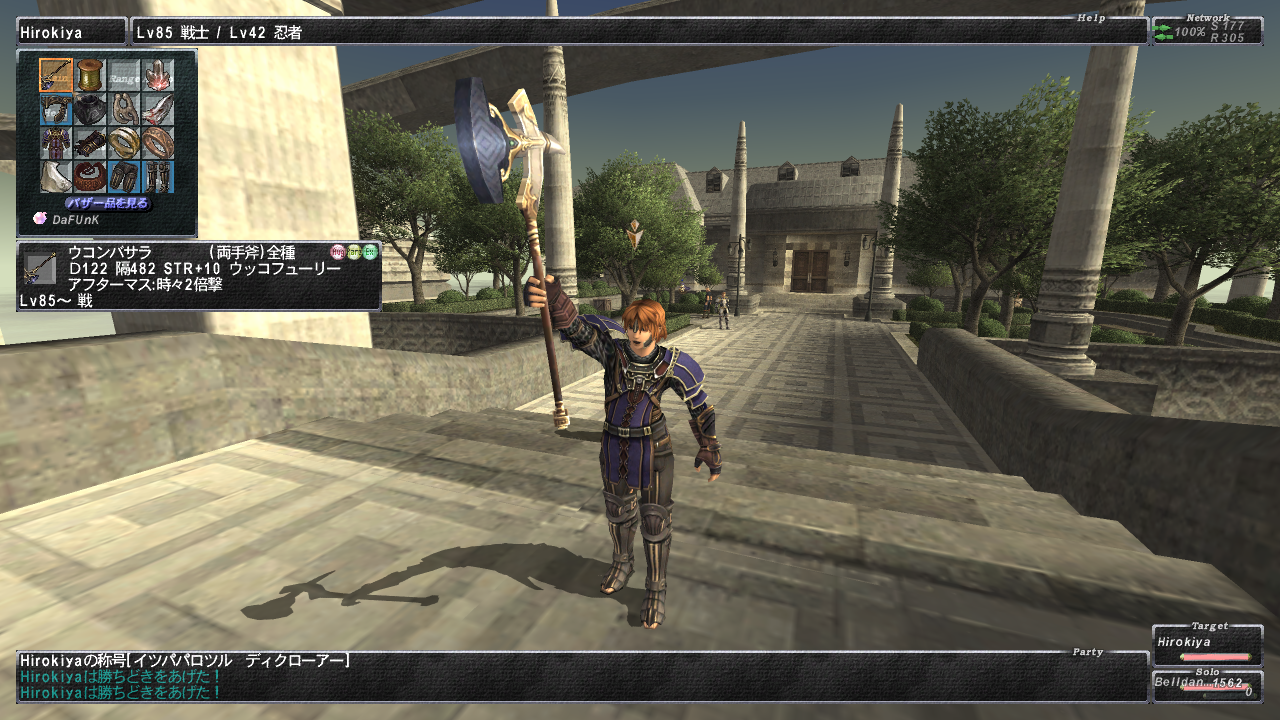
Task: Select the dark gorget neck slot
Action: point(90,109)
